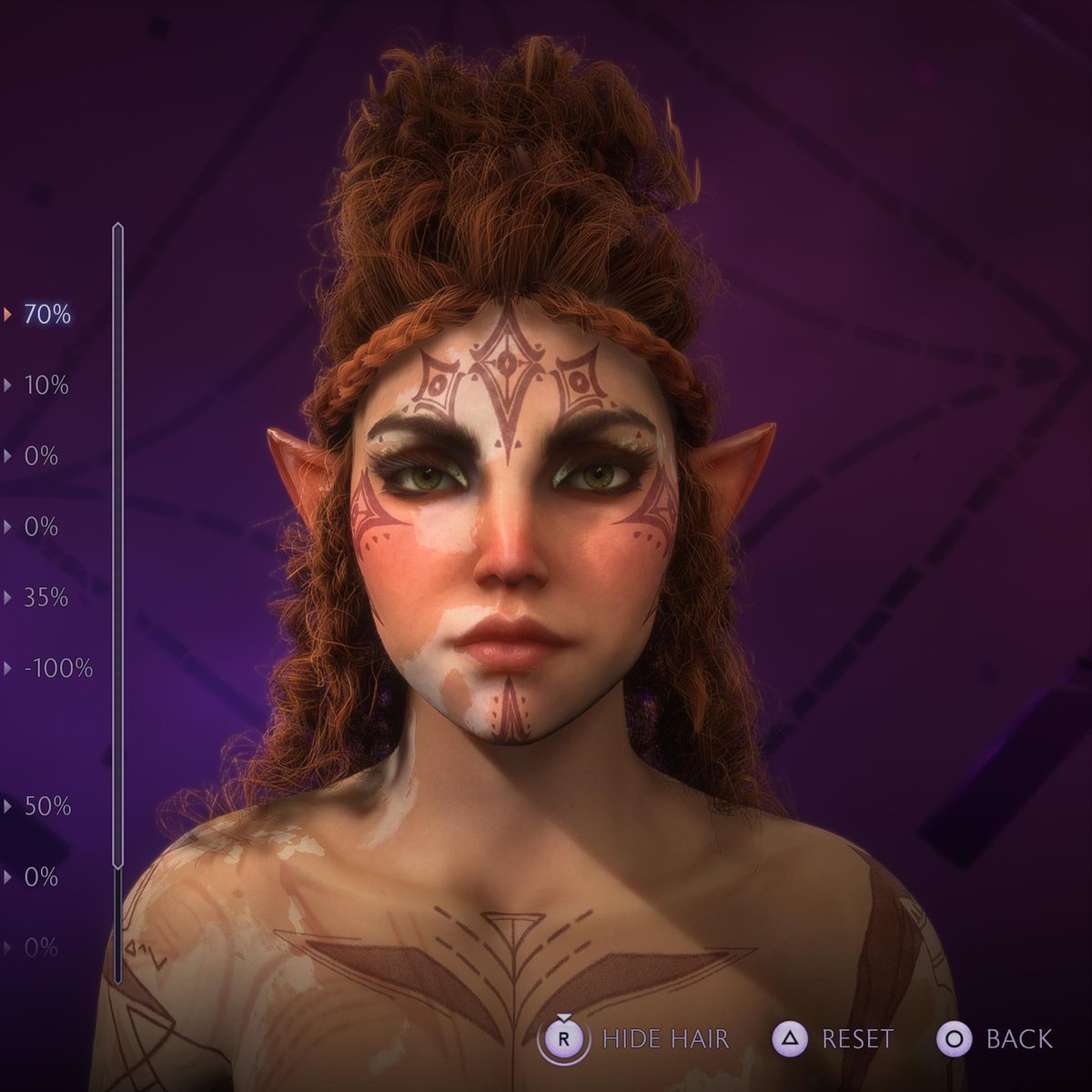Choose the 10% slider row

click(x=46, y=386)
